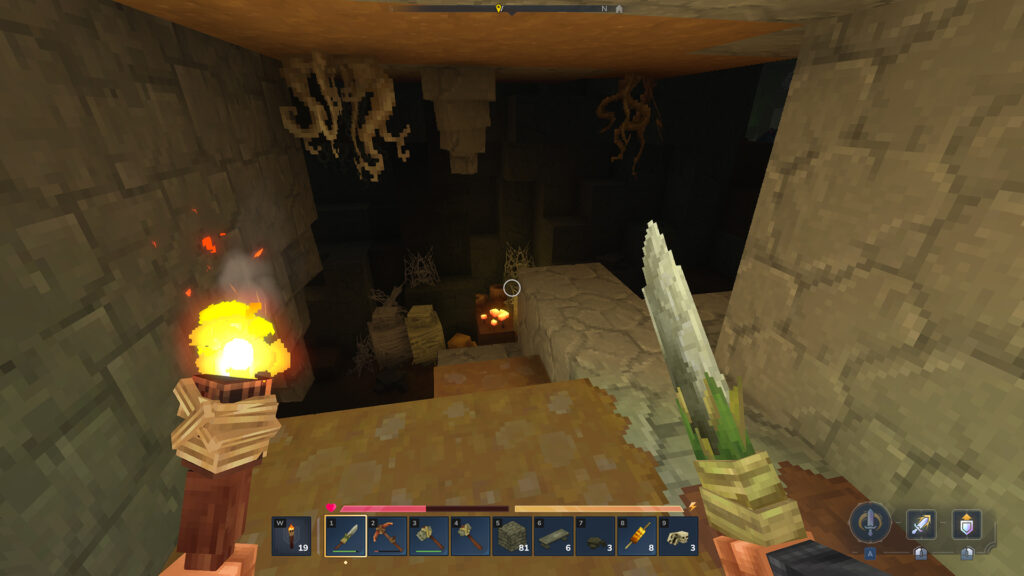Equip the pickaxe in slot 2
1024x576 pixels.
click(x=386, y=535)
